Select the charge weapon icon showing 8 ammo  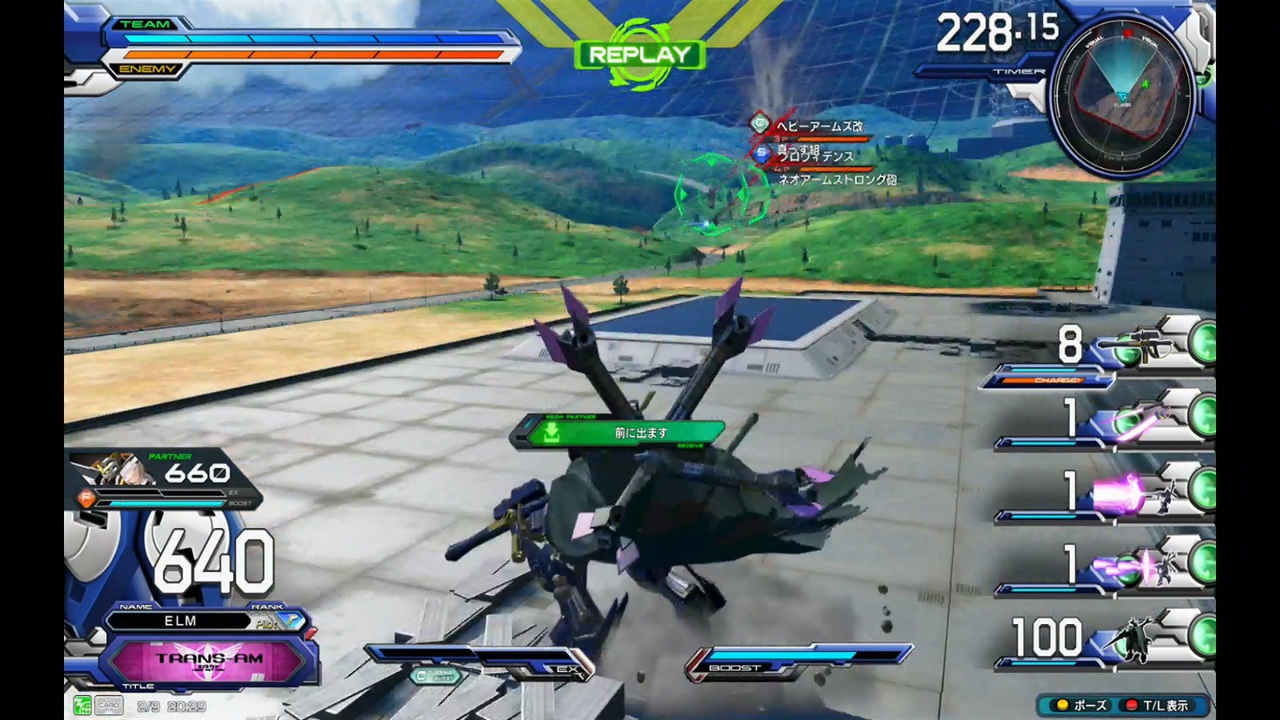tap(1135, 345)
